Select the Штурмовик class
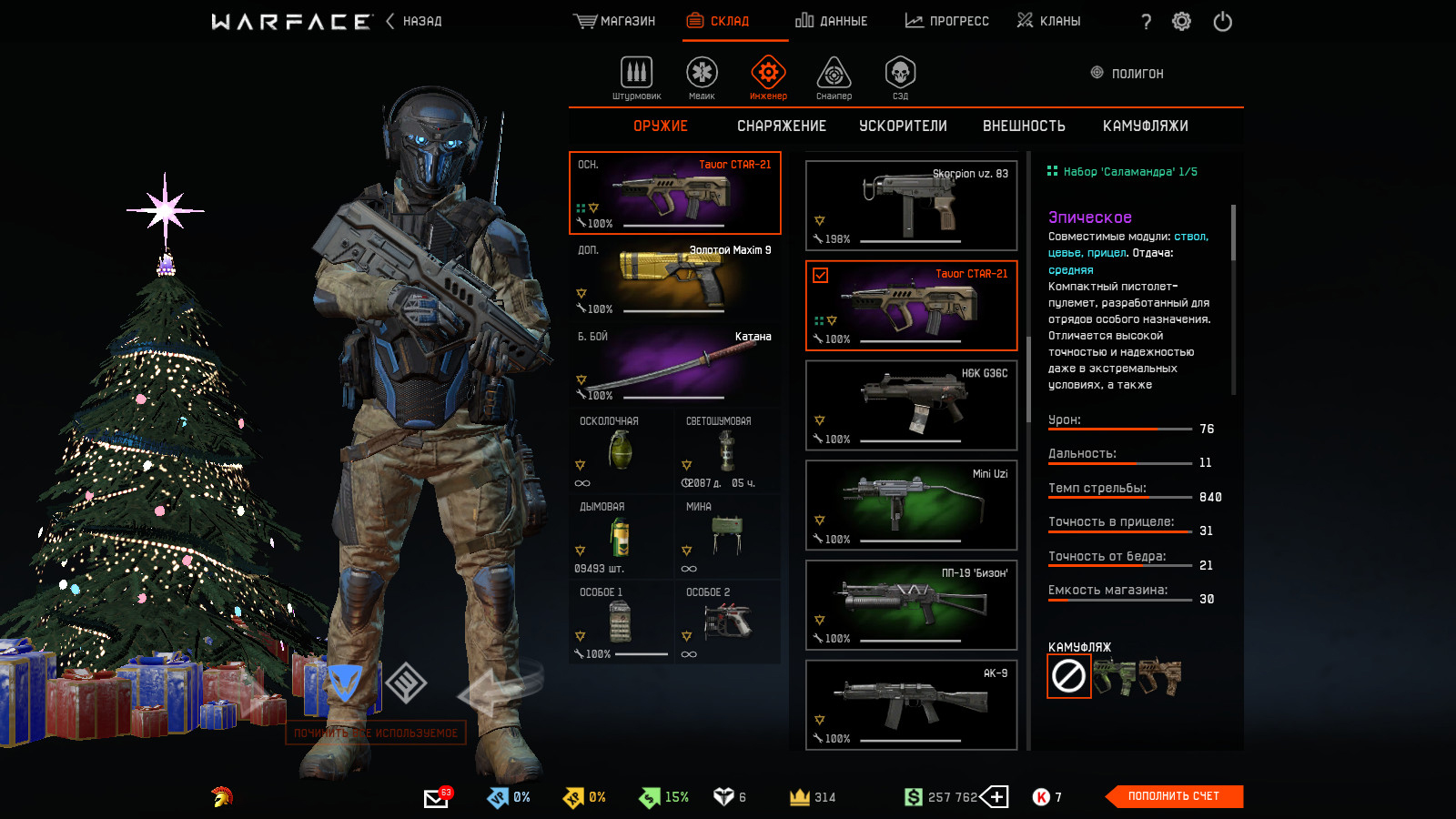The width and height of the screenshot is (1456, 819). pyautogui.click(x=636, y=77)
